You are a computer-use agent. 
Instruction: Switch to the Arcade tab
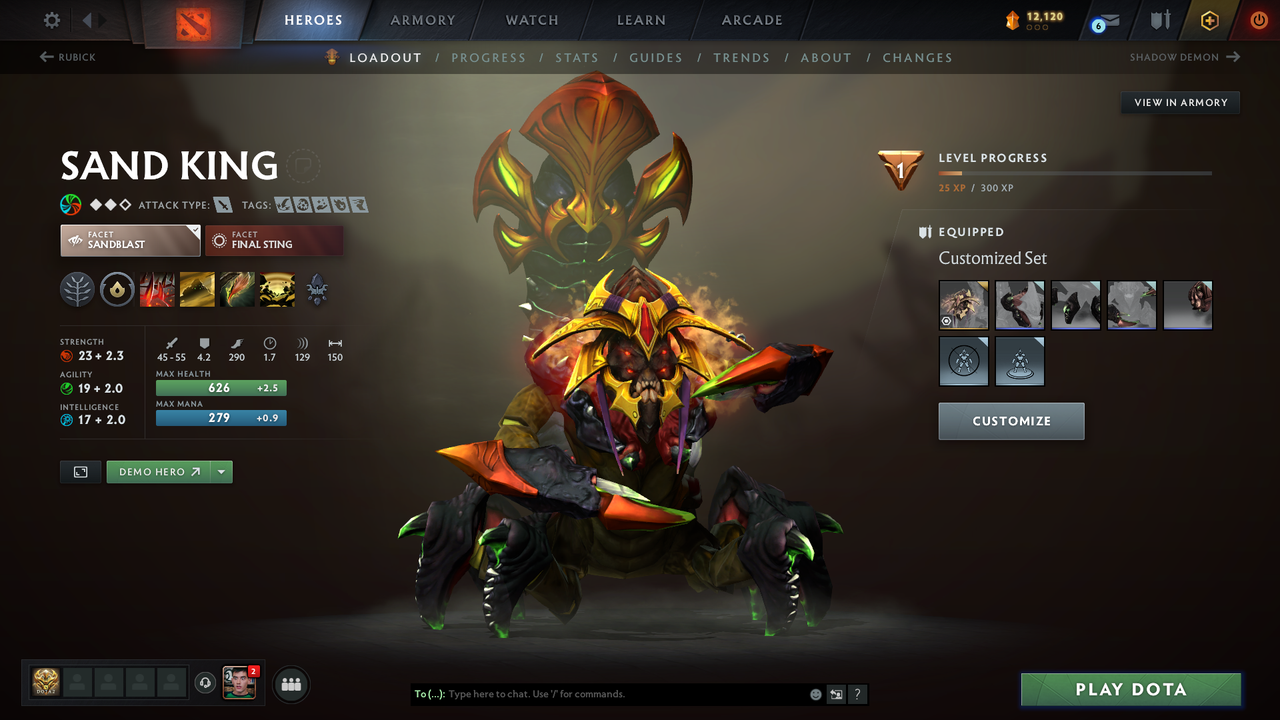(751, 19)
